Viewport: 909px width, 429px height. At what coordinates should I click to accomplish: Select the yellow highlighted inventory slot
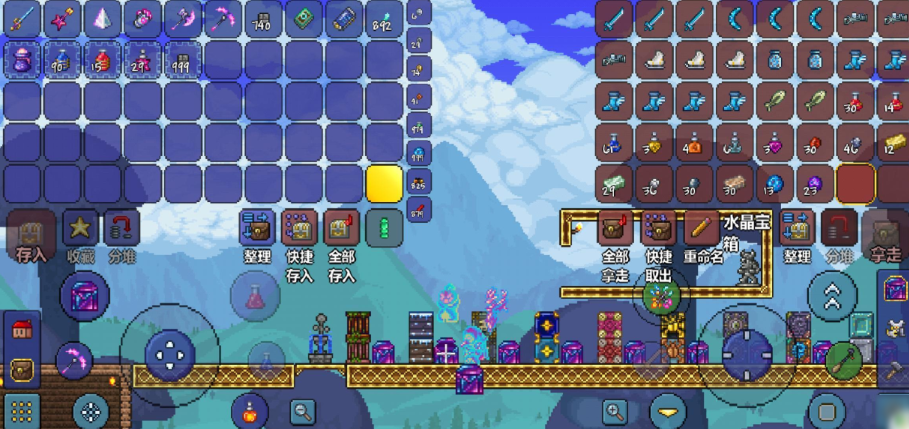pos(384,183)
